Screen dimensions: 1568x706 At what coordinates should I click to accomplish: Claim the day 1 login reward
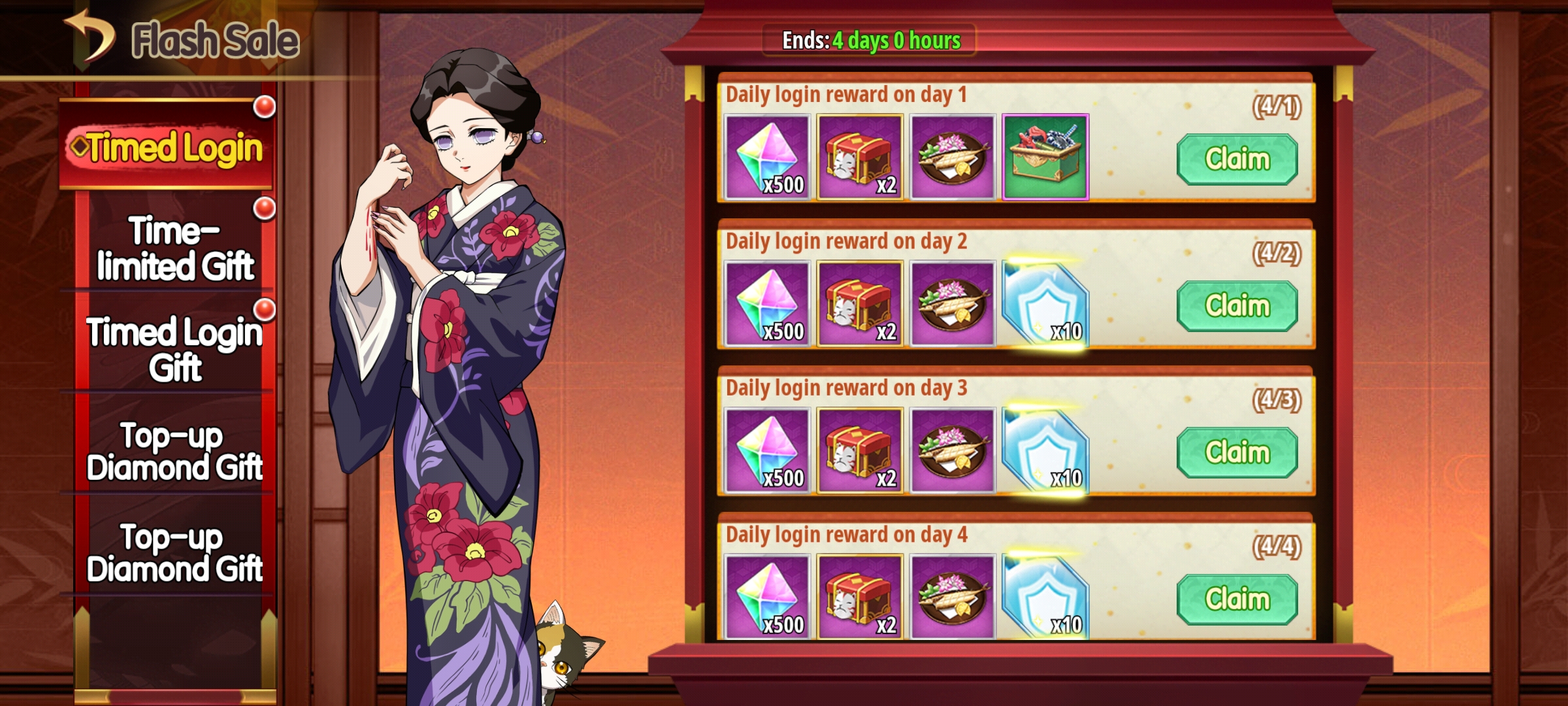pos(1237,160)
